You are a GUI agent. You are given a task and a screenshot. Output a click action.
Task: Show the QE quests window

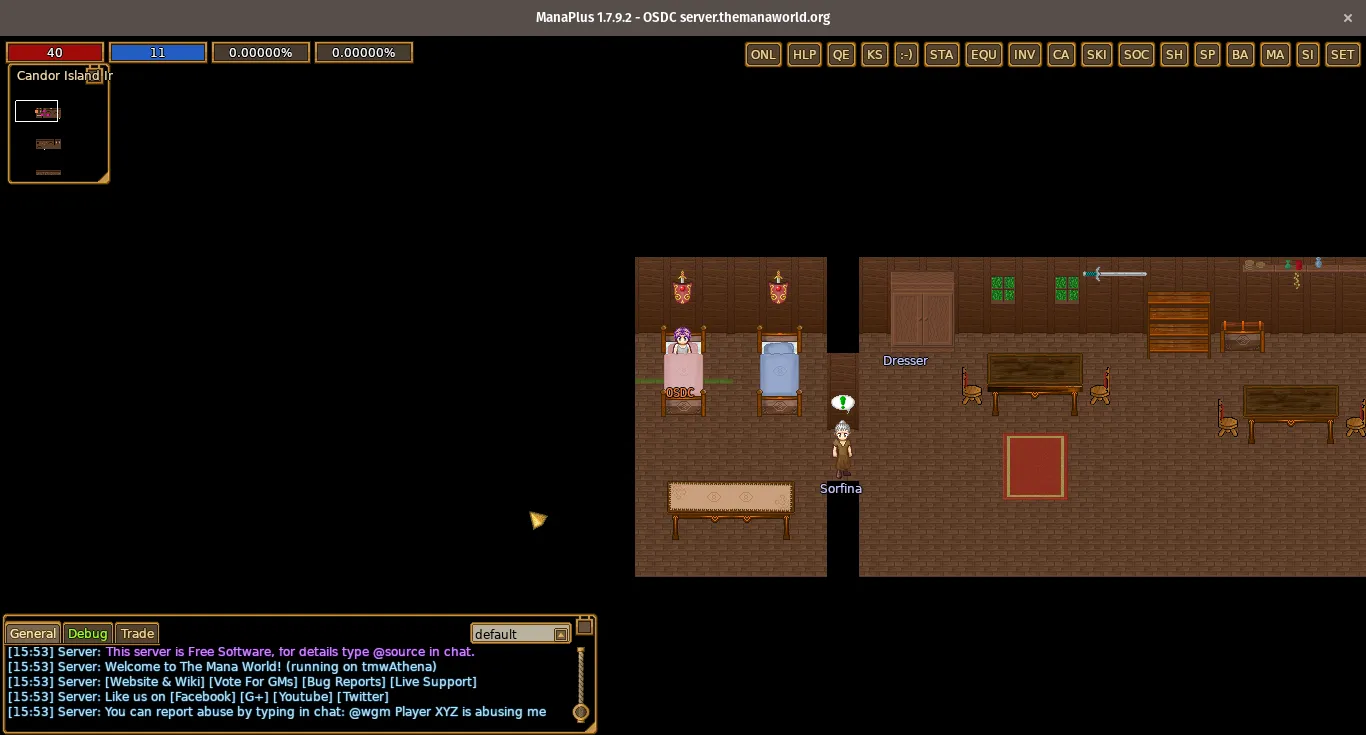842,55
